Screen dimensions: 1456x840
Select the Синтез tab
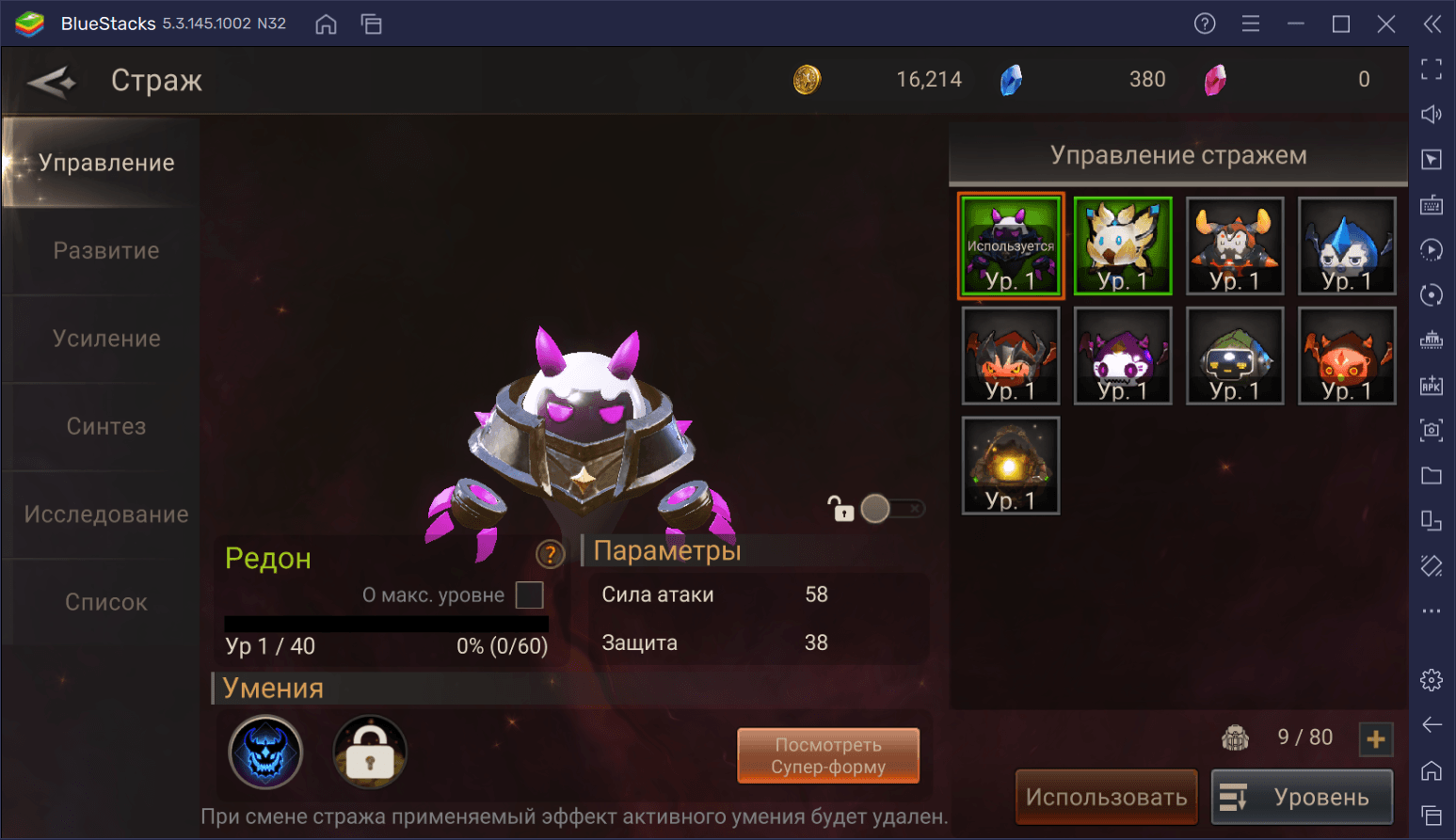tap(105, 426)
